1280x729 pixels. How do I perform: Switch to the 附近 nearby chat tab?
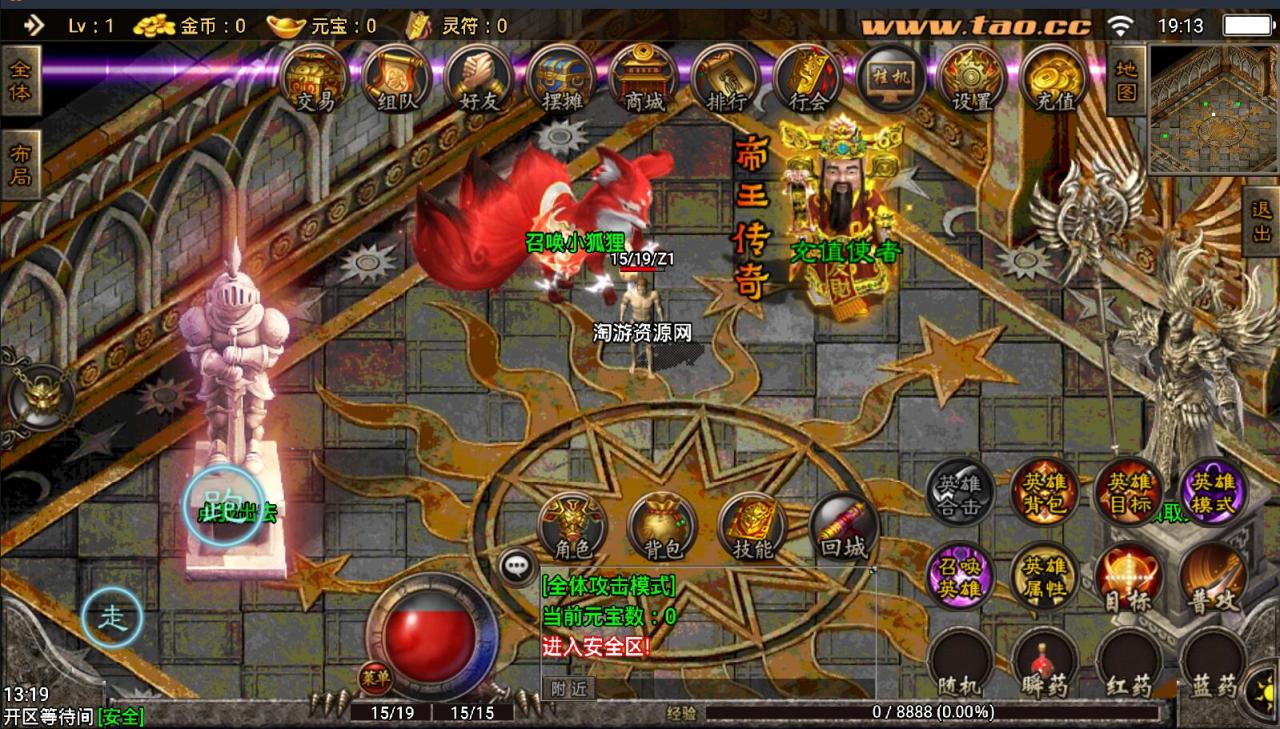(x=568, y=688)
